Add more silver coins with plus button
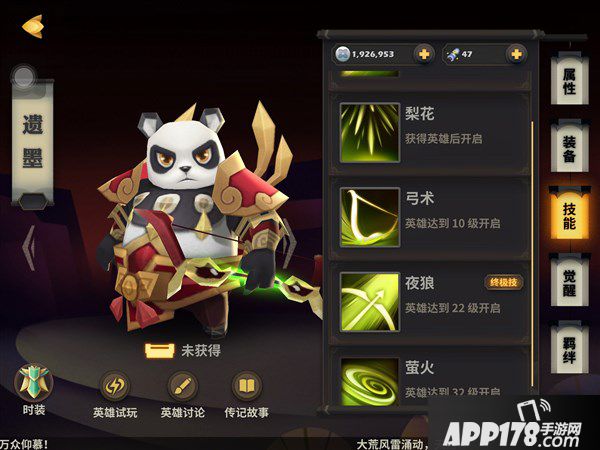The image size is (600, 450). pyautogui.click(x=423, y=54)
